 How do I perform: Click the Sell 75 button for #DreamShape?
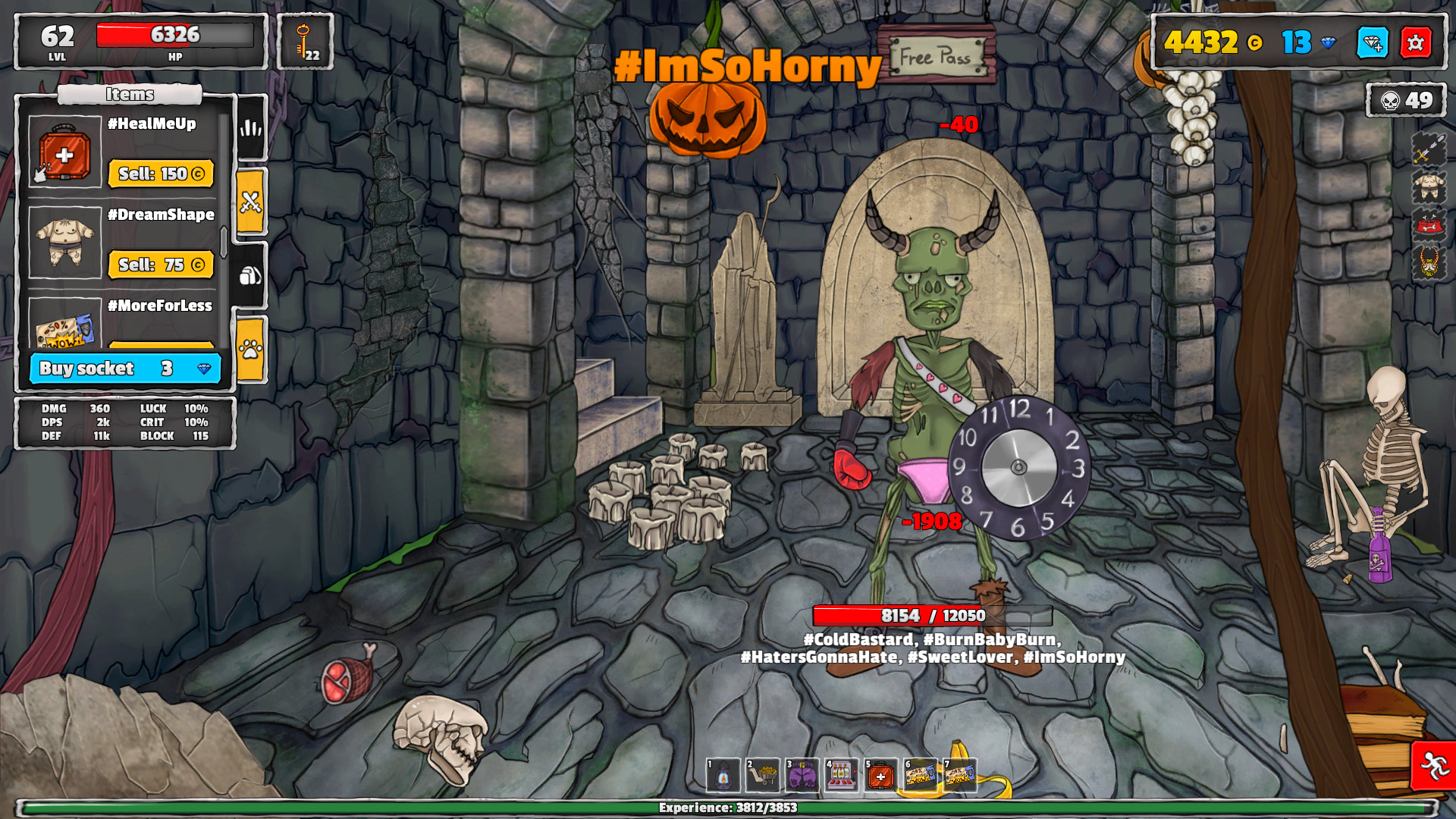coord(162,265)
